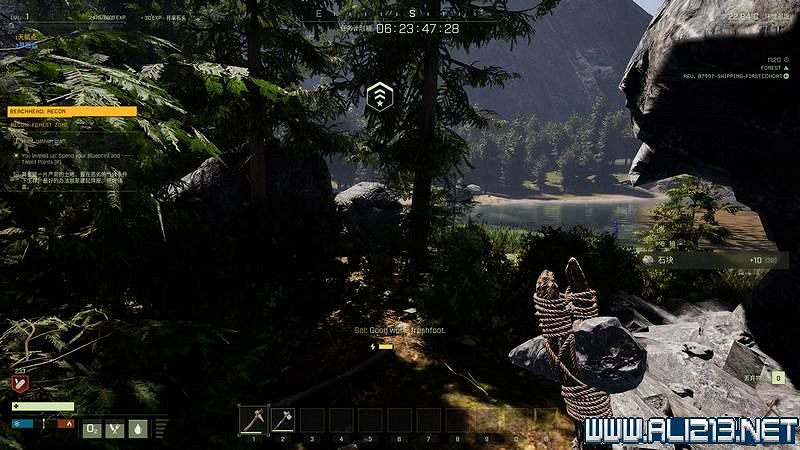This screenshot has width=800, height=450.
Task: Click the fork and knife food icon
Action: point(115,428)
